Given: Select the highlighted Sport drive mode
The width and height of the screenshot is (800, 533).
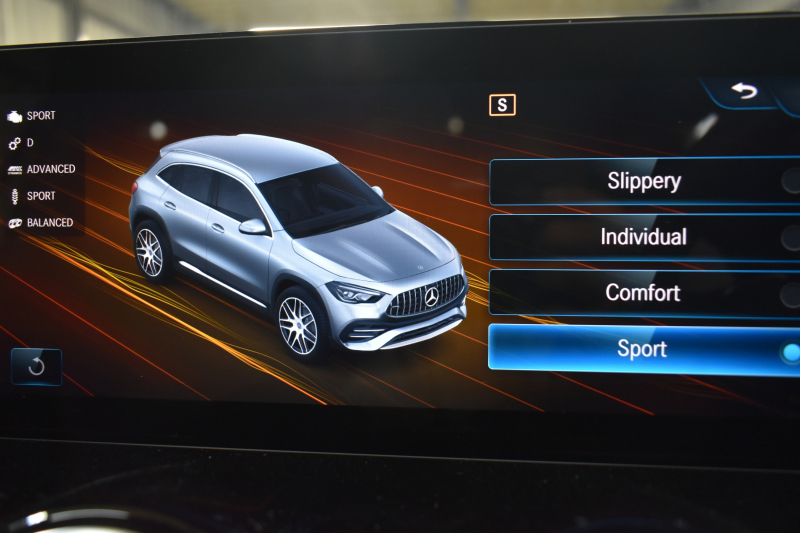Looking at the screenshot, I should 644,349.
